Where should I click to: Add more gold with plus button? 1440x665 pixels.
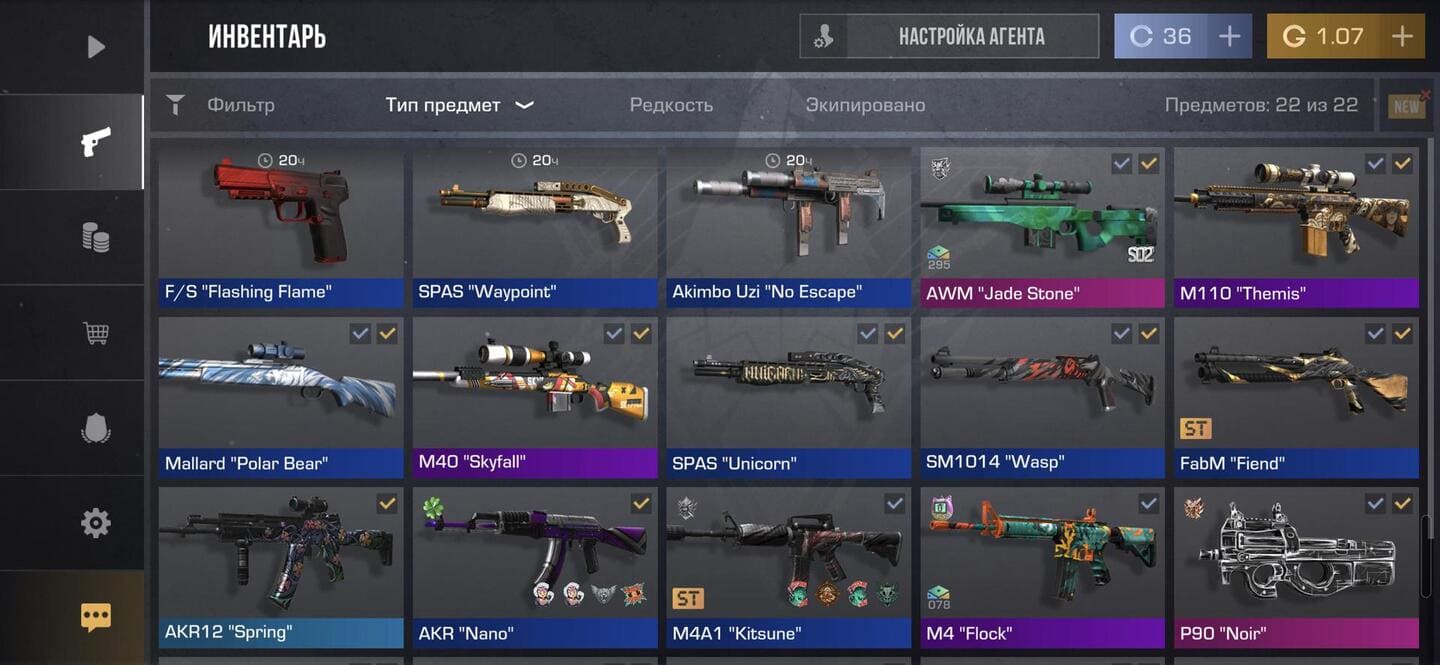click(x=1402, y=37)
